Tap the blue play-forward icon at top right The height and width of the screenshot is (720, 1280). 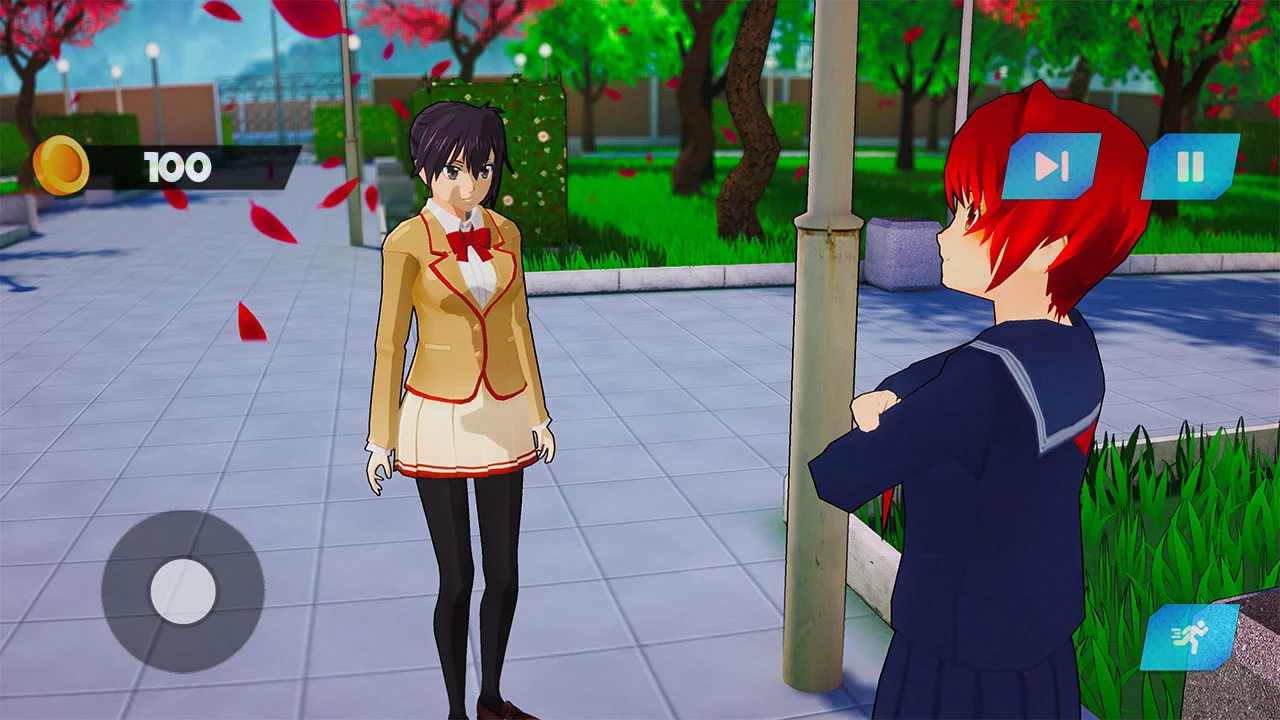(1048, 167)
